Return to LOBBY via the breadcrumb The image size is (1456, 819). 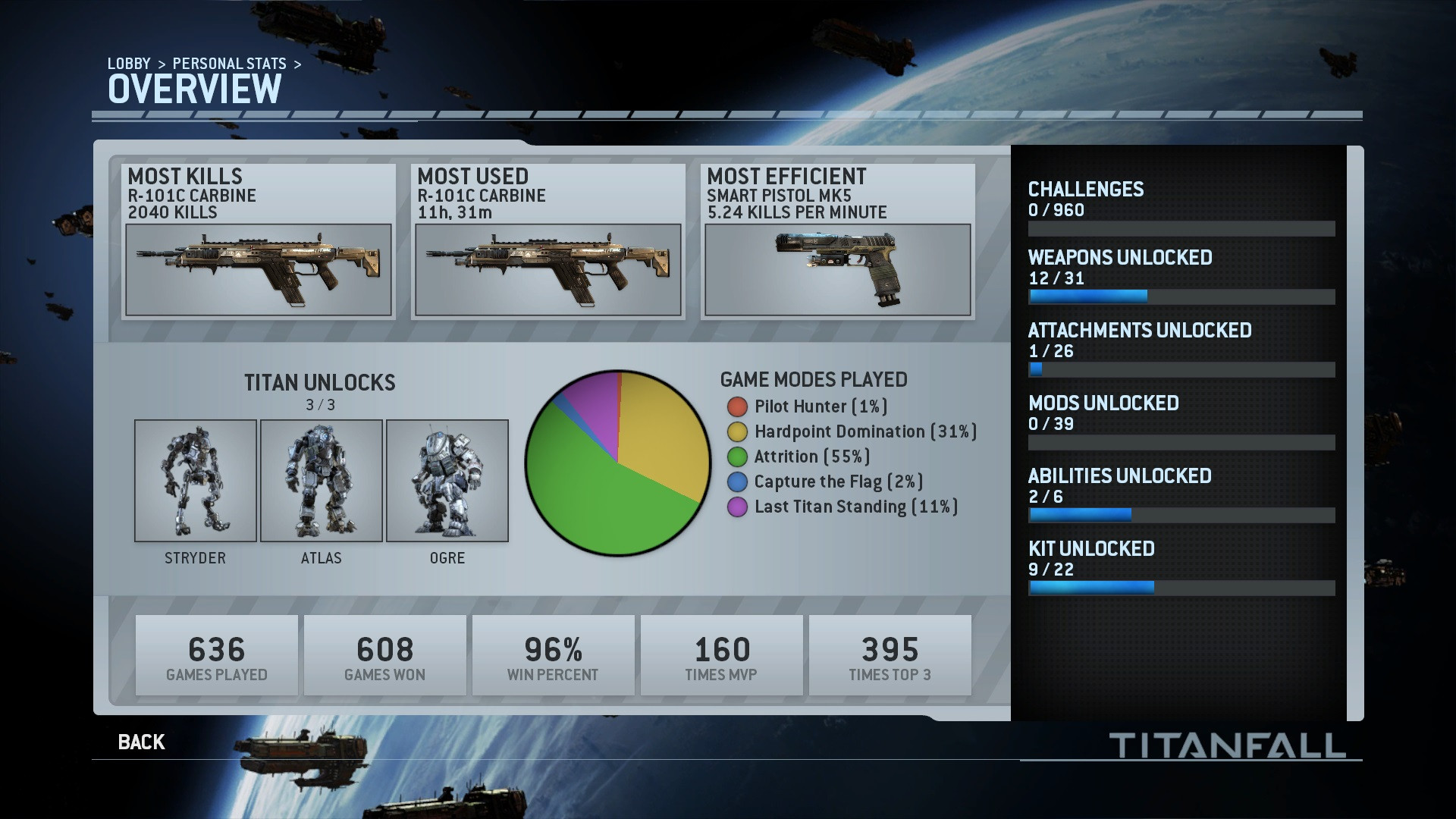click(x=129, y=64)
